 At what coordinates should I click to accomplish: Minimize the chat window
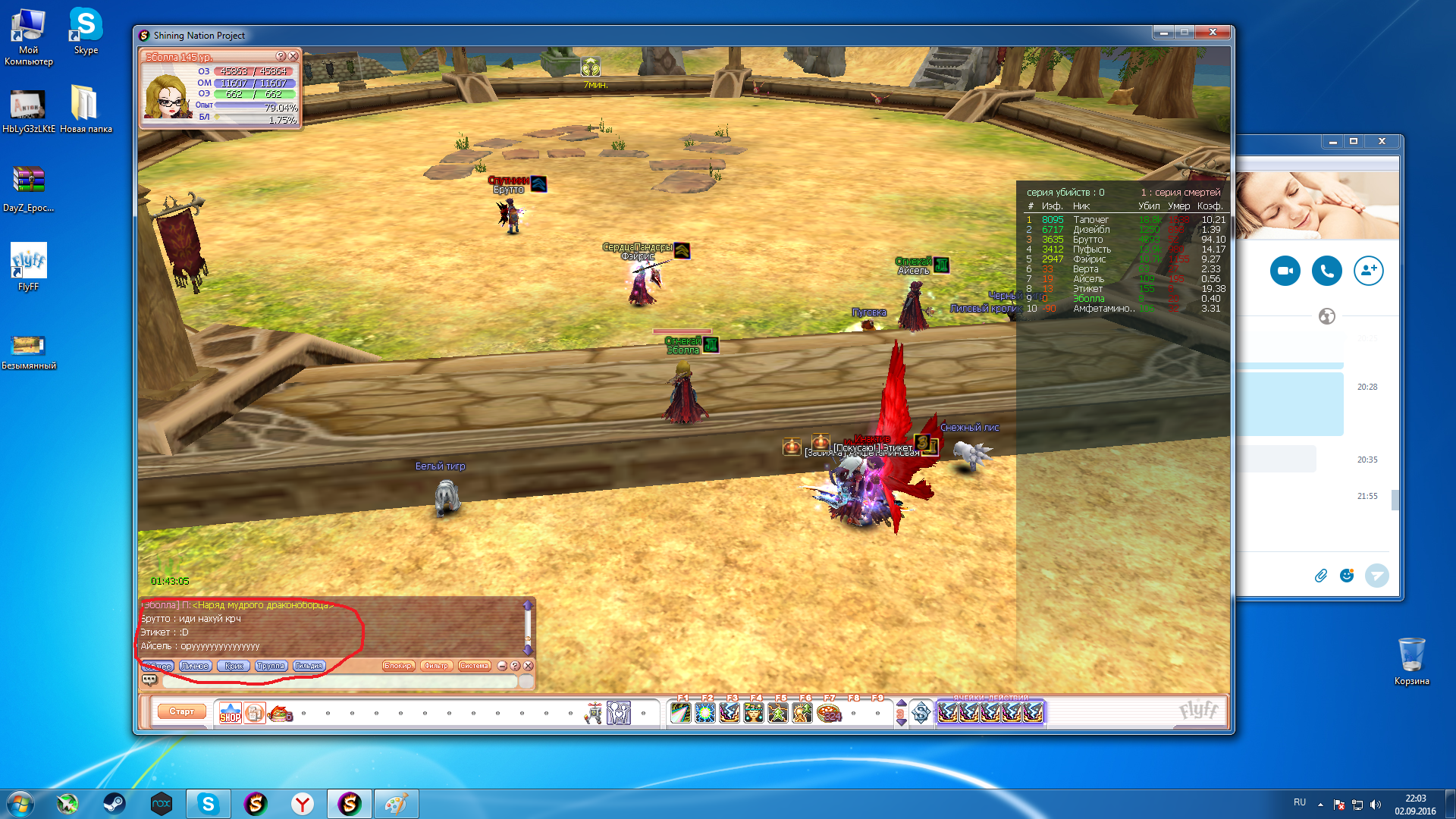pyautogui.click(x=502, y=666)
